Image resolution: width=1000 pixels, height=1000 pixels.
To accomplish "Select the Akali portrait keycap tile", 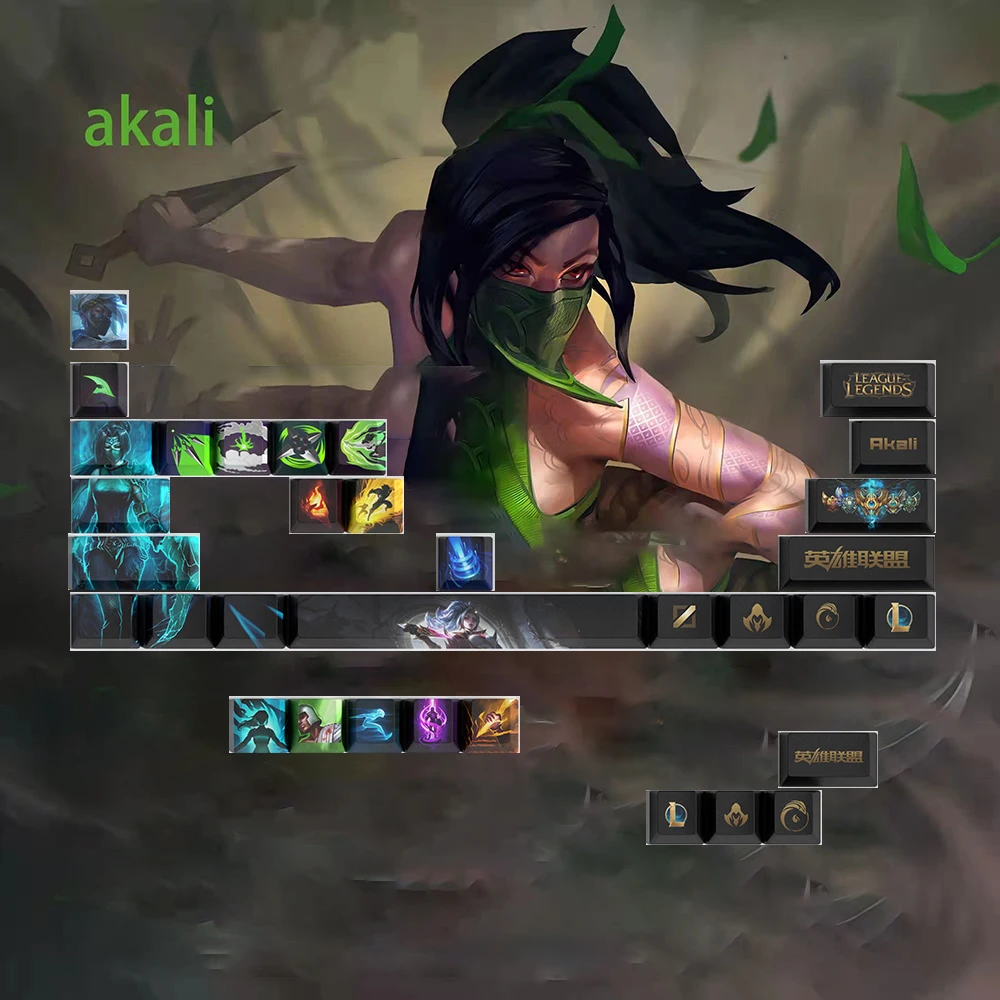I will click(99, 320).
